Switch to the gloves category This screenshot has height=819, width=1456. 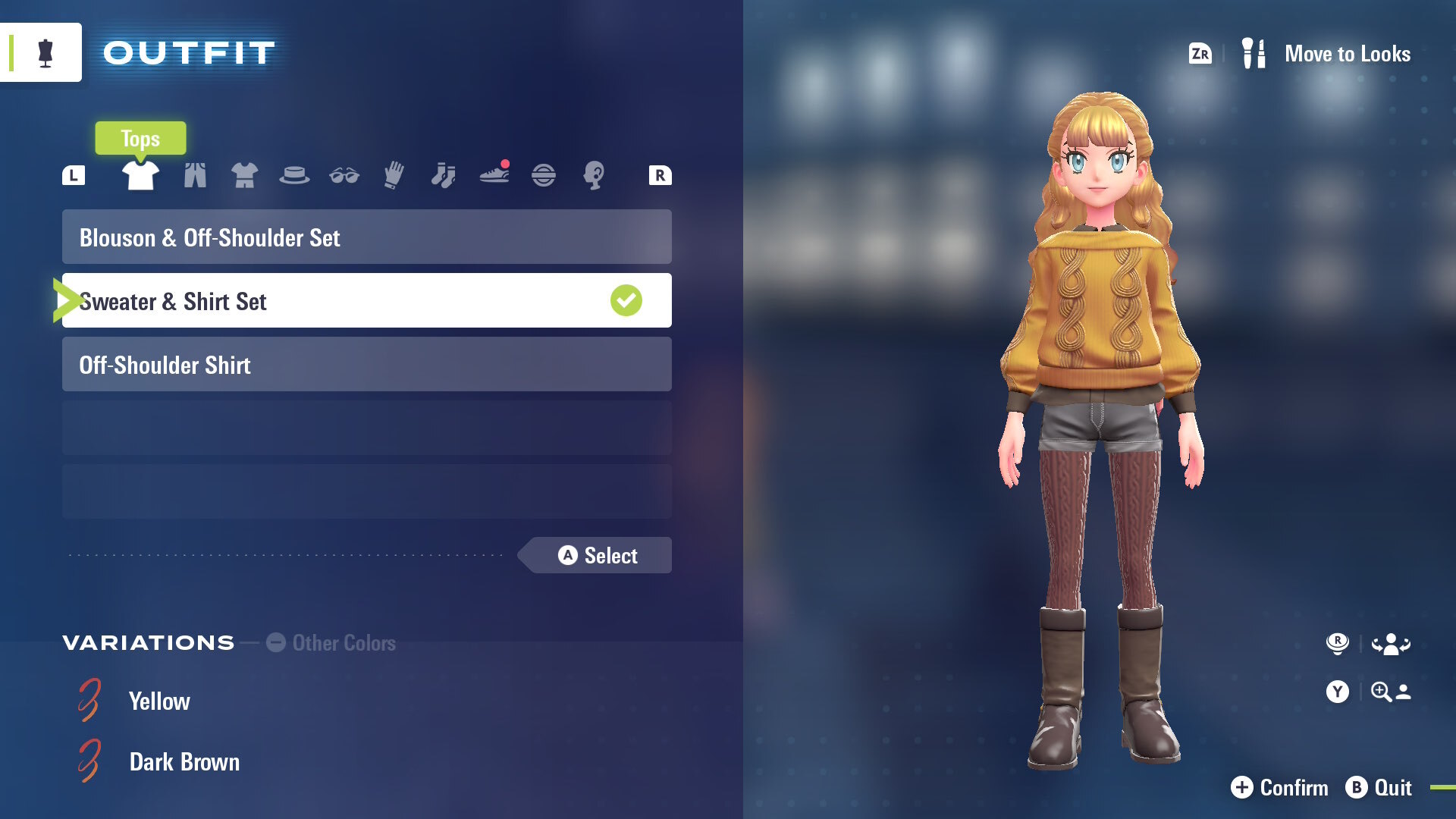[x=394, y=175]
